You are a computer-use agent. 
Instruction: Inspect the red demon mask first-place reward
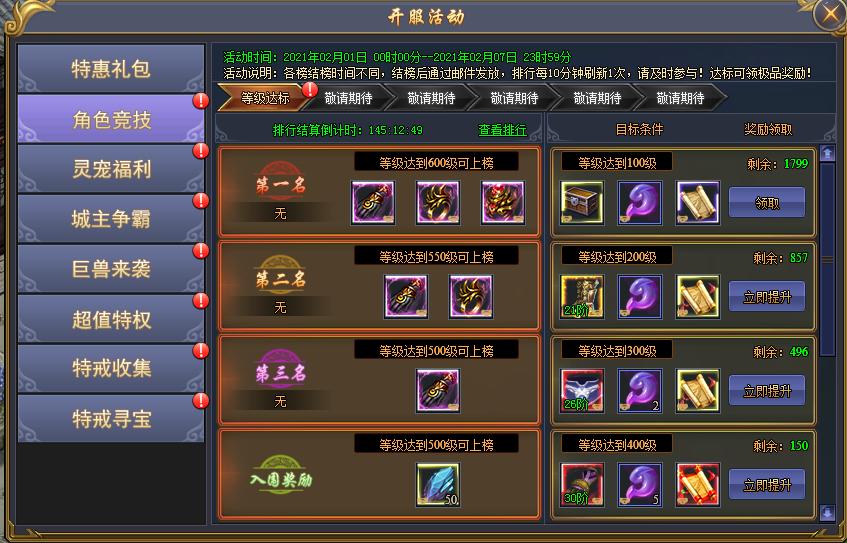tap(502, 203)
